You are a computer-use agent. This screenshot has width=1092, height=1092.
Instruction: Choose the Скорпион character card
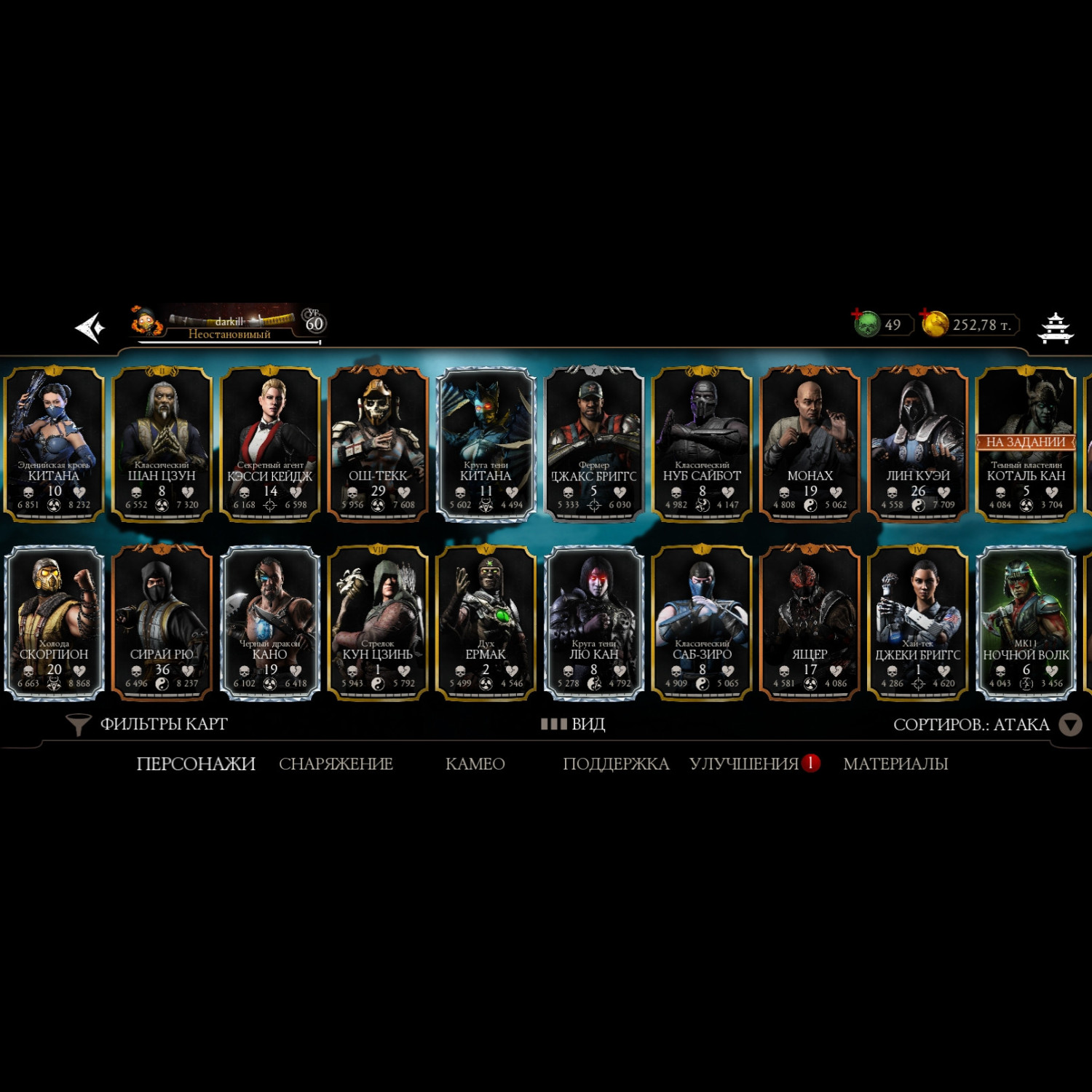pos(54,622)
